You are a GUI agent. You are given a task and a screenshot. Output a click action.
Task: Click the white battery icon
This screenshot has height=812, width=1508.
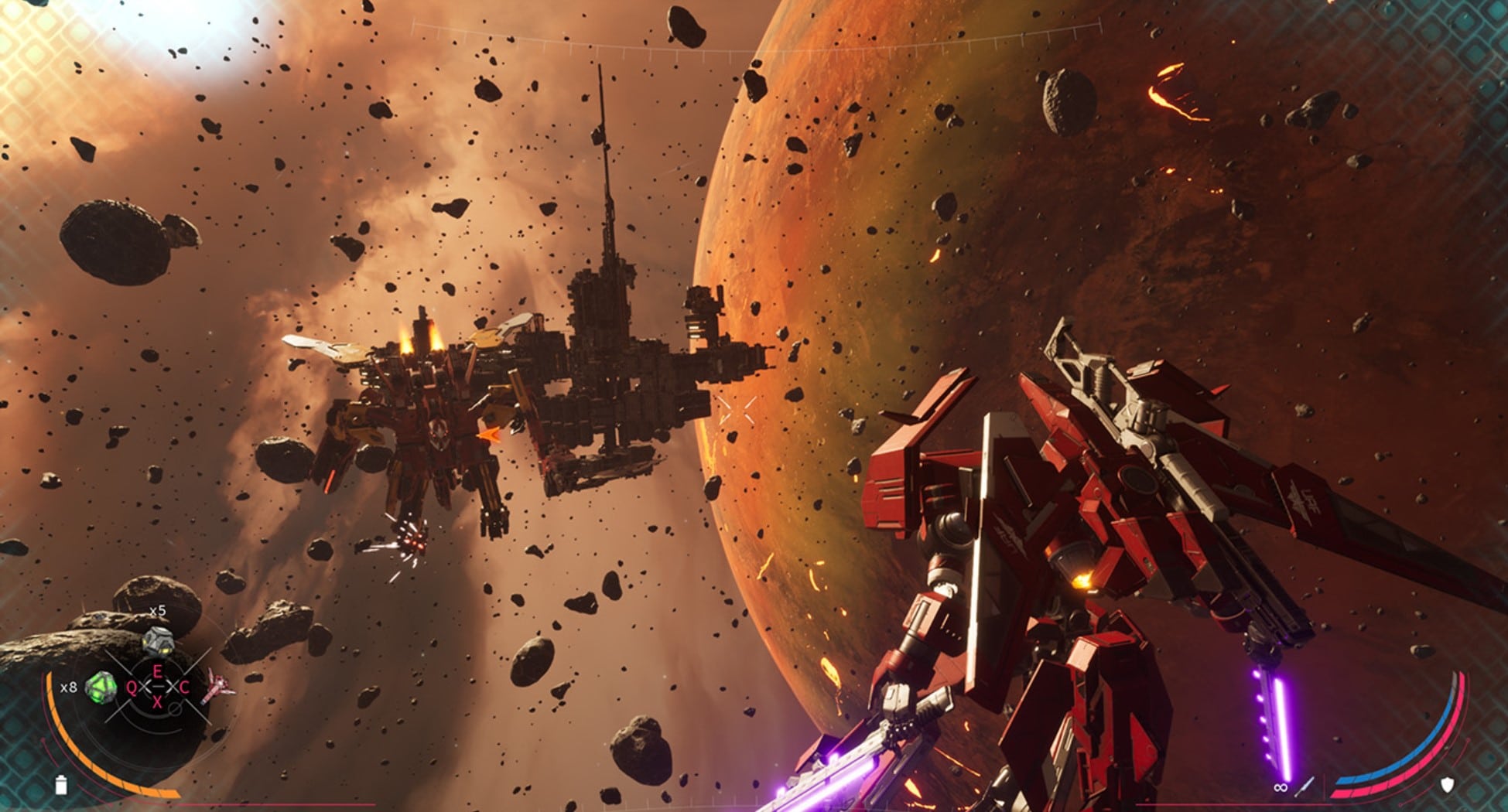61,785
